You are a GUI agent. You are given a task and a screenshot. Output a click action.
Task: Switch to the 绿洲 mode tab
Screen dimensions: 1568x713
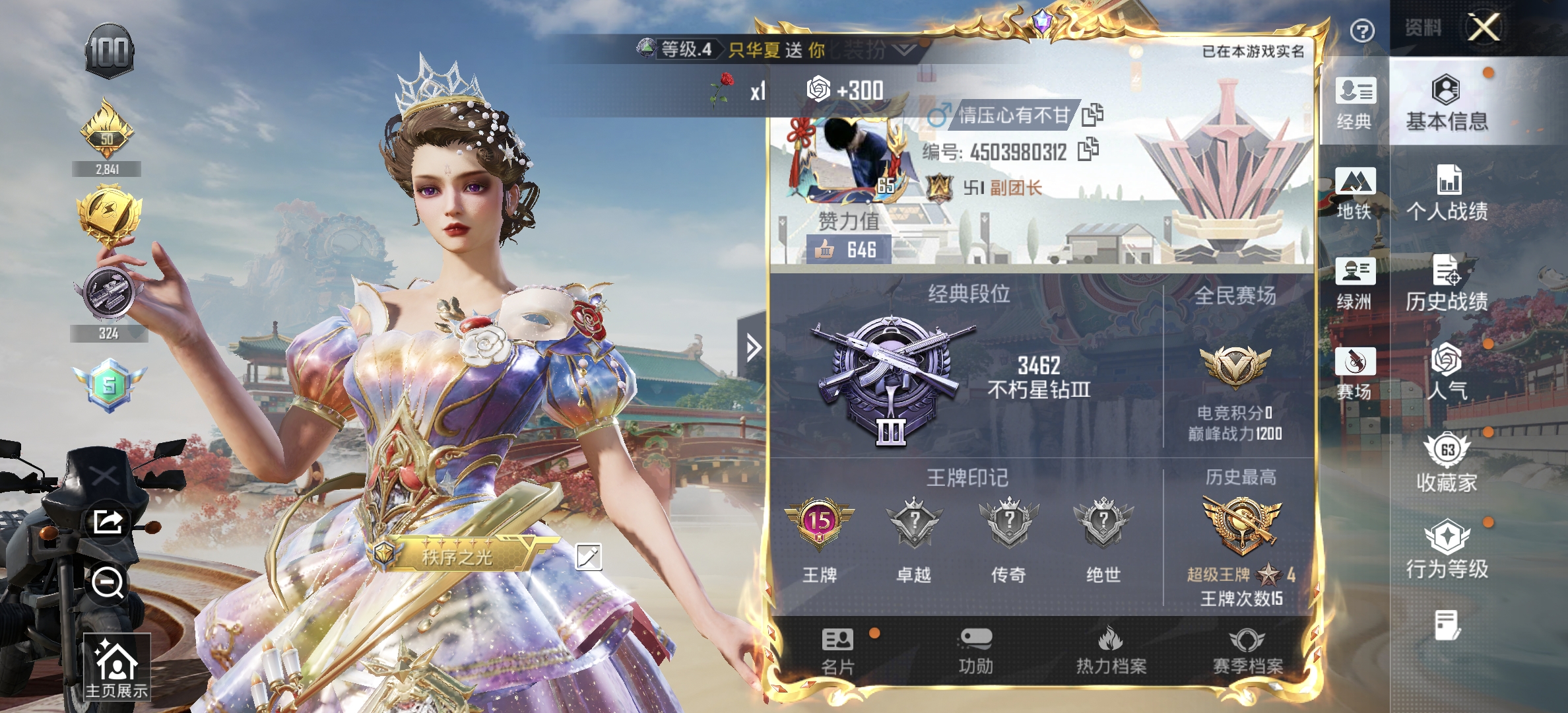(x=1355, y=283)
